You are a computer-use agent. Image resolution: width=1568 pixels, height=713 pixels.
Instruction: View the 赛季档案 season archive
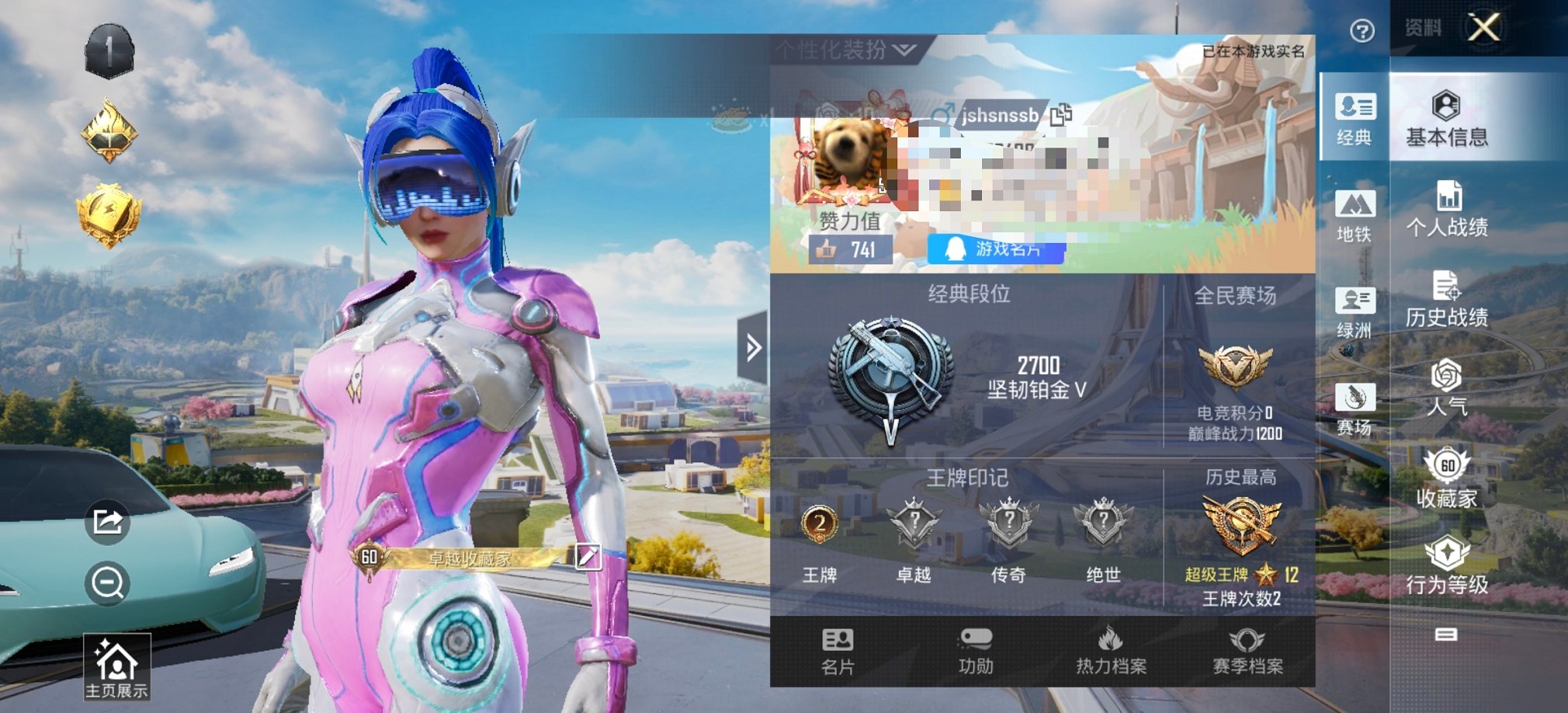(1247, 651)
